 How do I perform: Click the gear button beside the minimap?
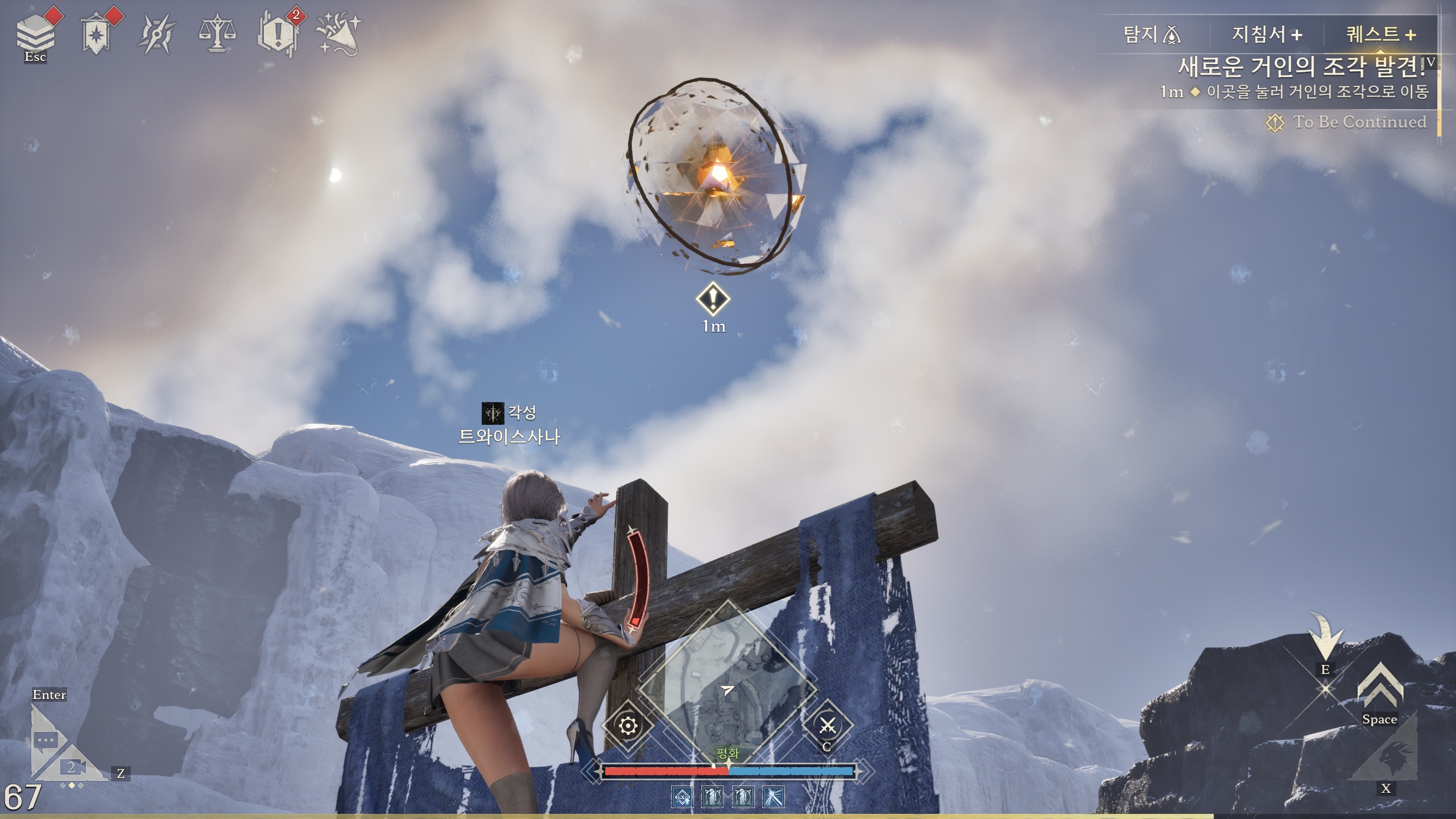[x=628, y=726]
